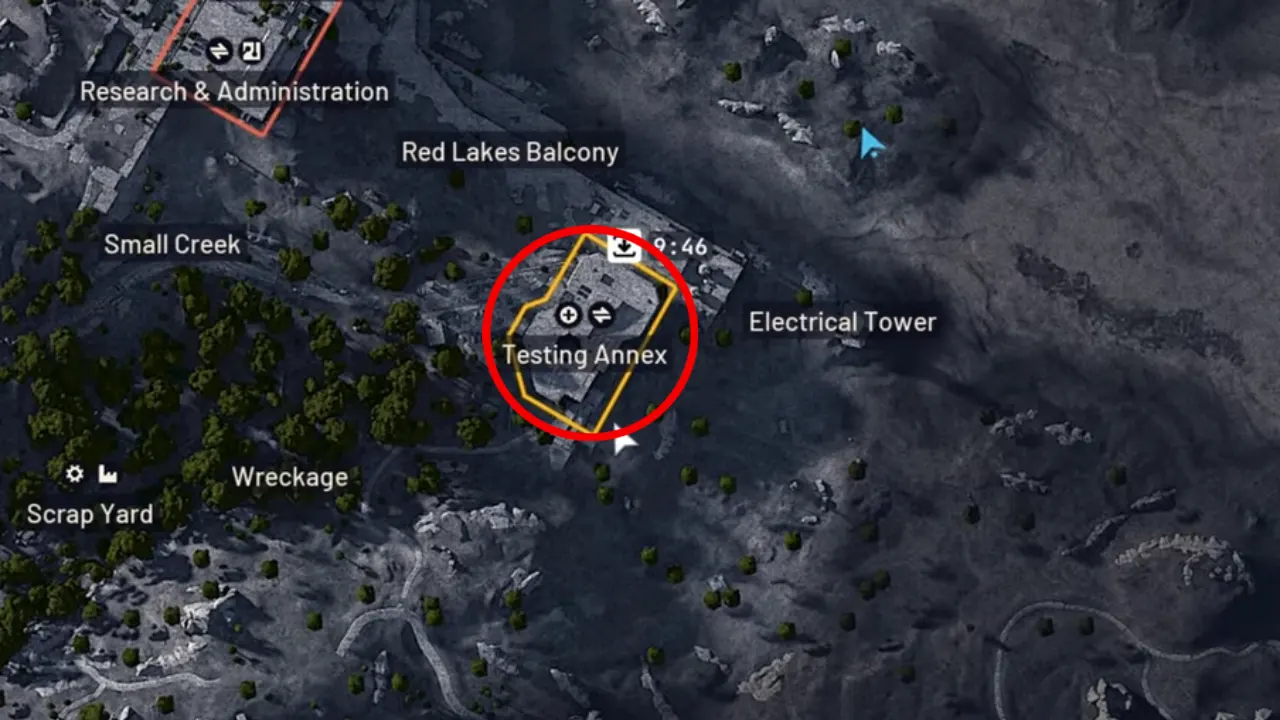Click the gear icon above Scrap Yard

pyautogui.click(x=73, y=474)
